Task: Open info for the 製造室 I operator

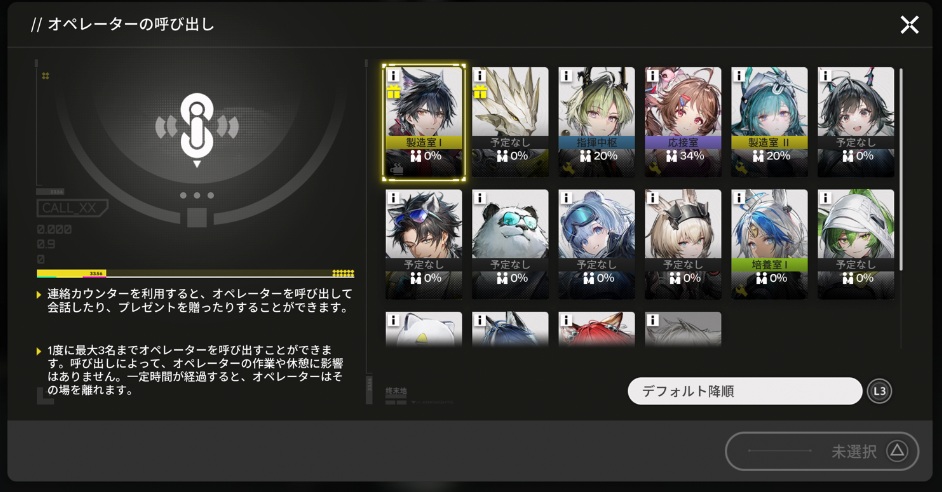Action: tap(393, 74)
